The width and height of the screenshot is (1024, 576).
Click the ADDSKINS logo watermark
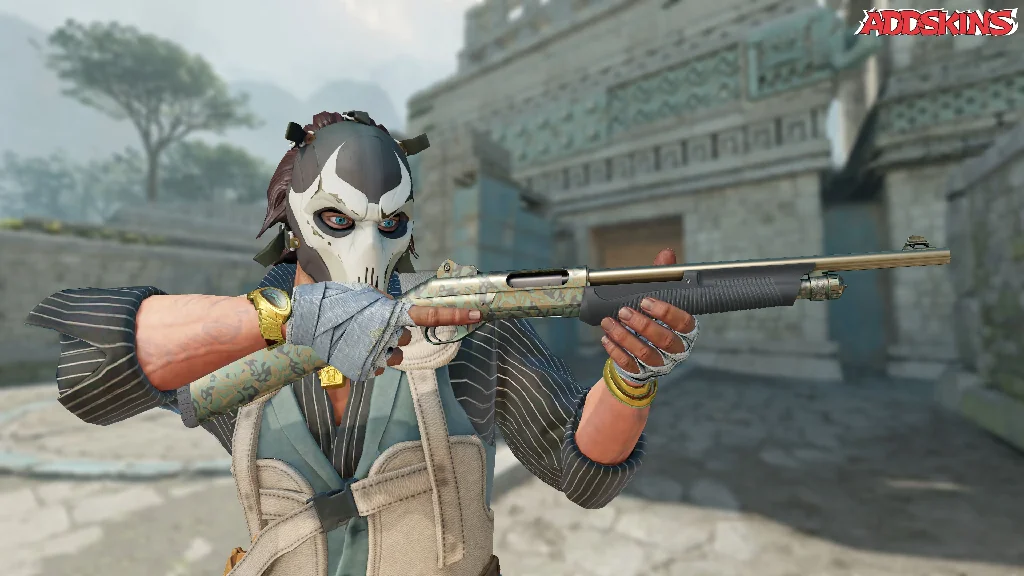(936, 22)
